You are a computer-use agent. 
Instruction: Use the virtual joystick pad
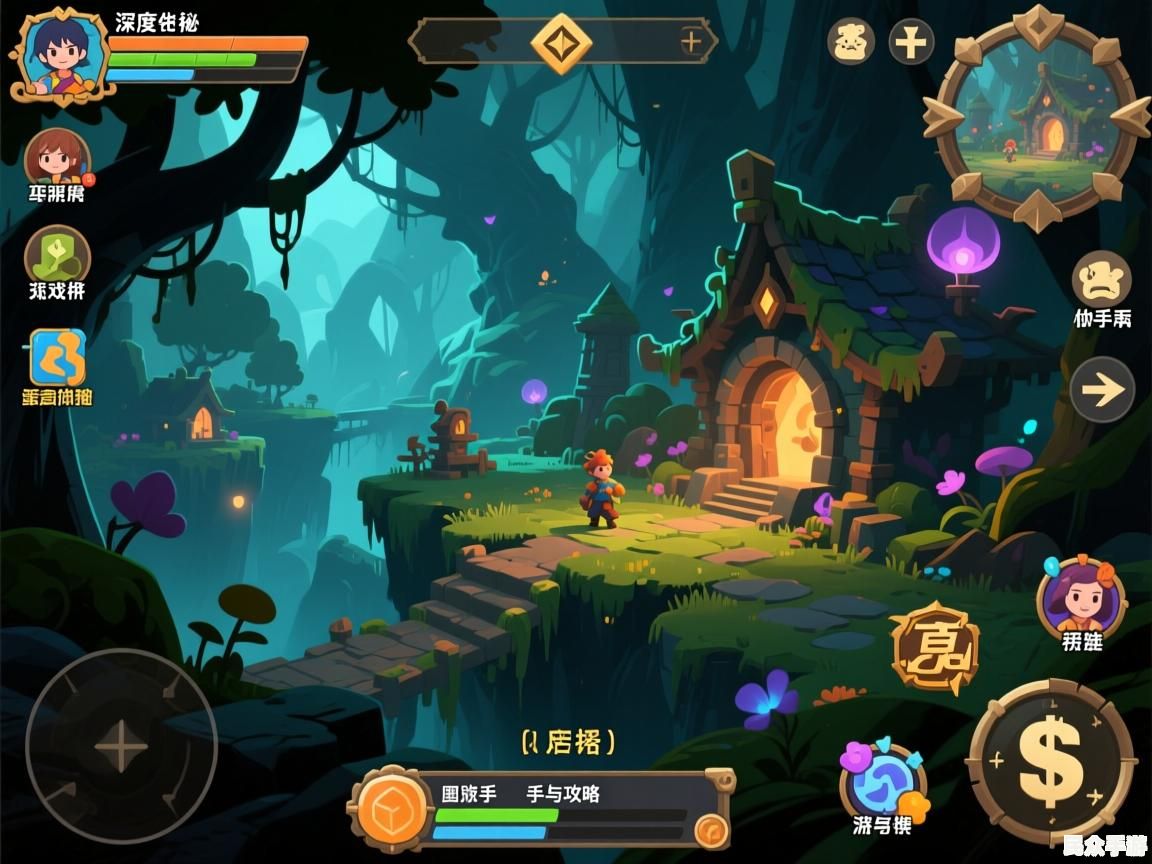click(x=121, y=745)
